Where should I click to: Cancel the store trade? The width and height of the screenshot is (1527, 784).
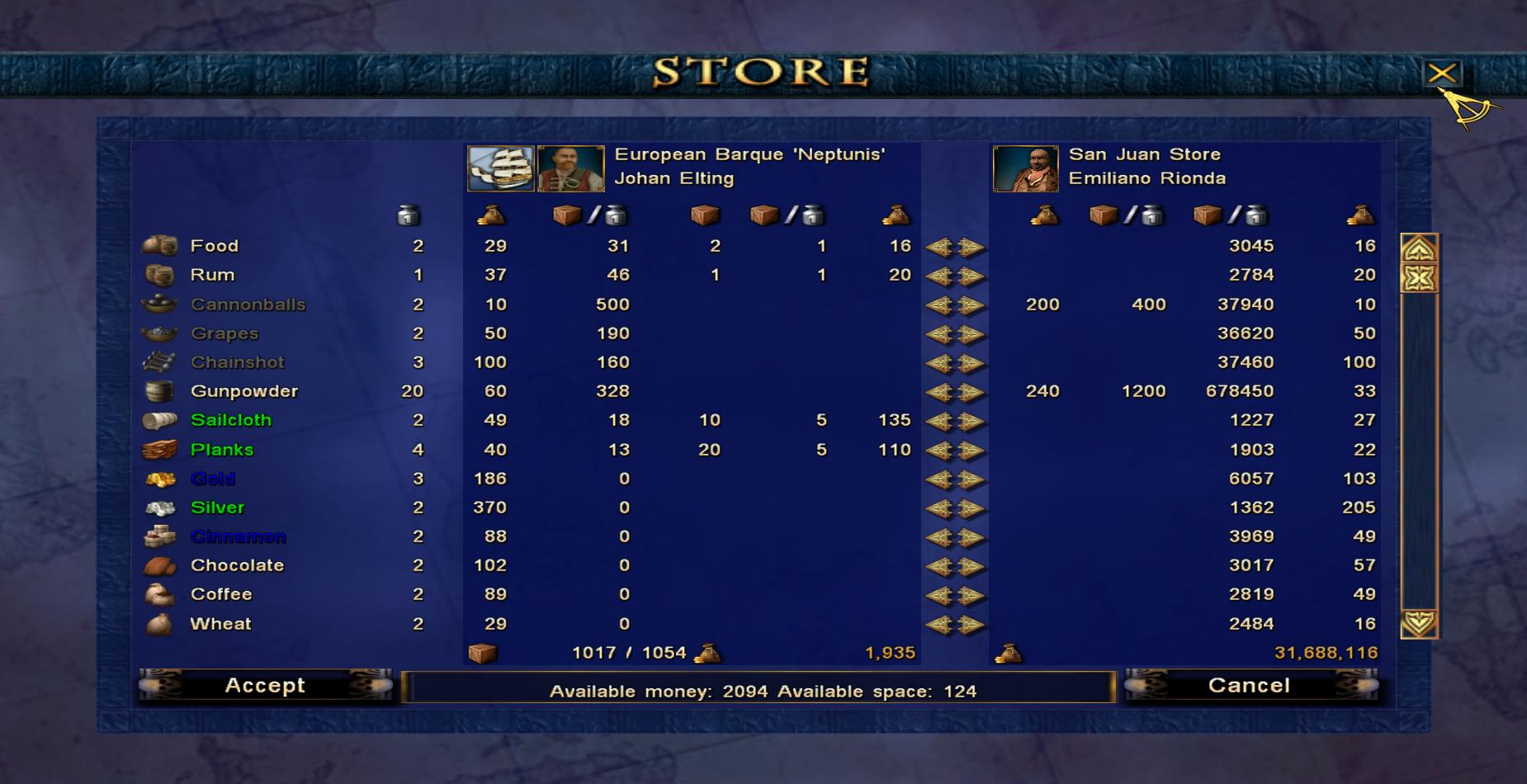[1249, 686]
